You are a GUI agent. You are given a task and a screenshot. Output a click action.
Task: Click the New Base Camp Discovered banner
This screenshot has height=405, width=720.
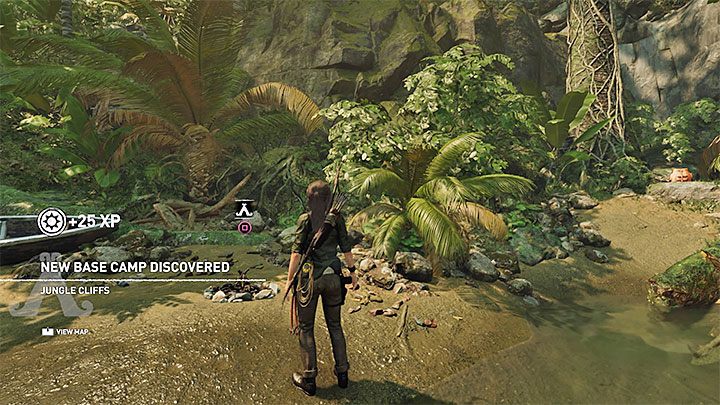135,267
